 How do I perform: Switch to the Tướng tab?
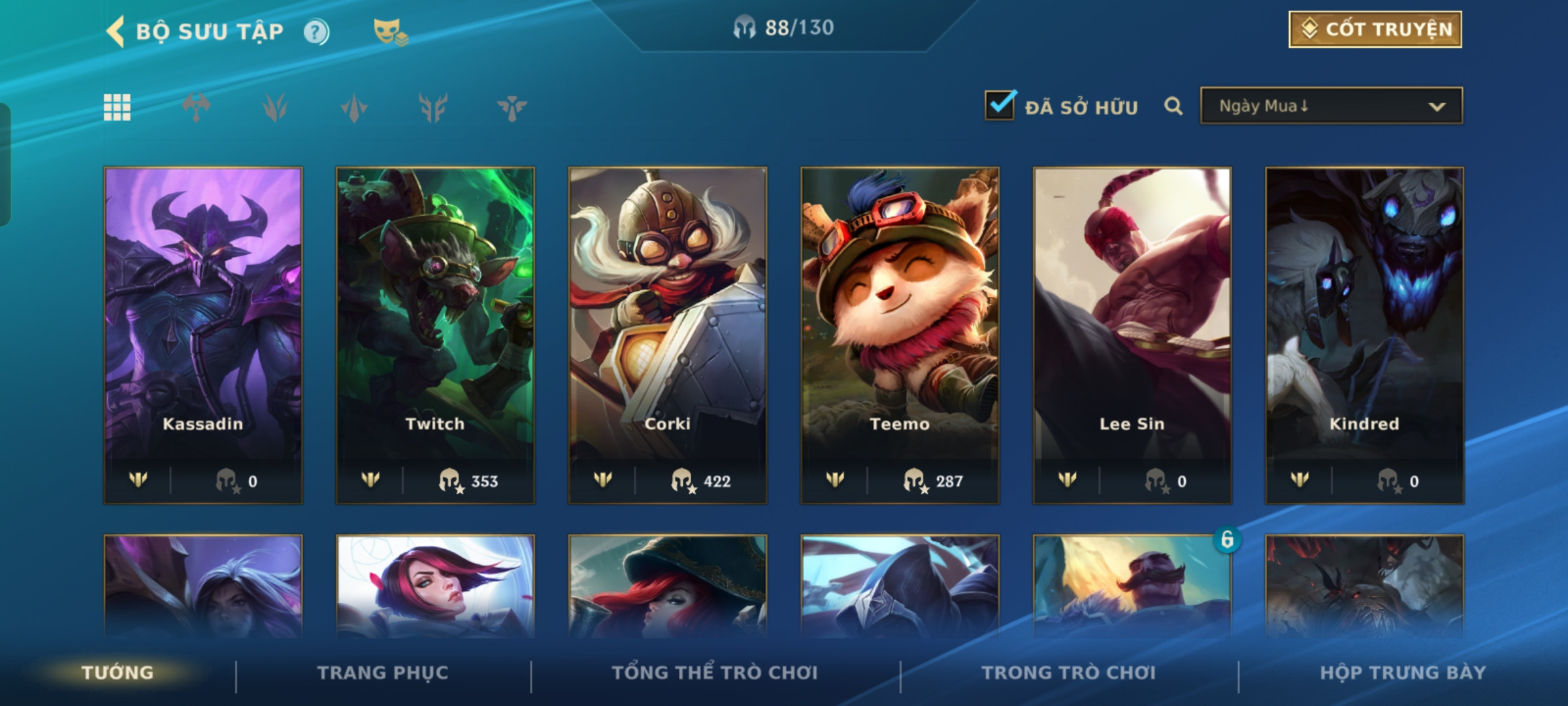118,673
